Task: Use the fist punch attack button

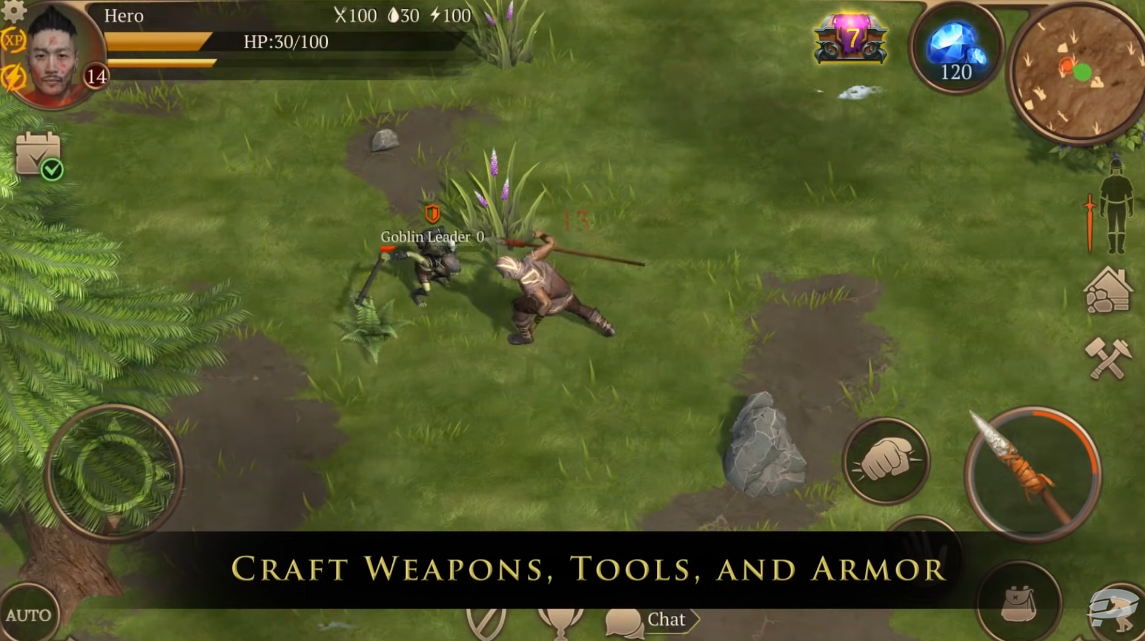Action: [x=886, y=460]
